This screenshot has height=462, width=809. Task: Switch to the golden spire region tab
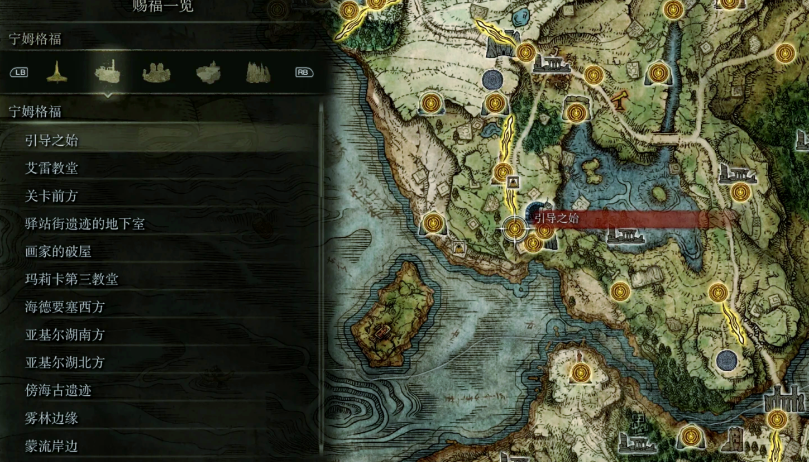click(x=58, y=72)
